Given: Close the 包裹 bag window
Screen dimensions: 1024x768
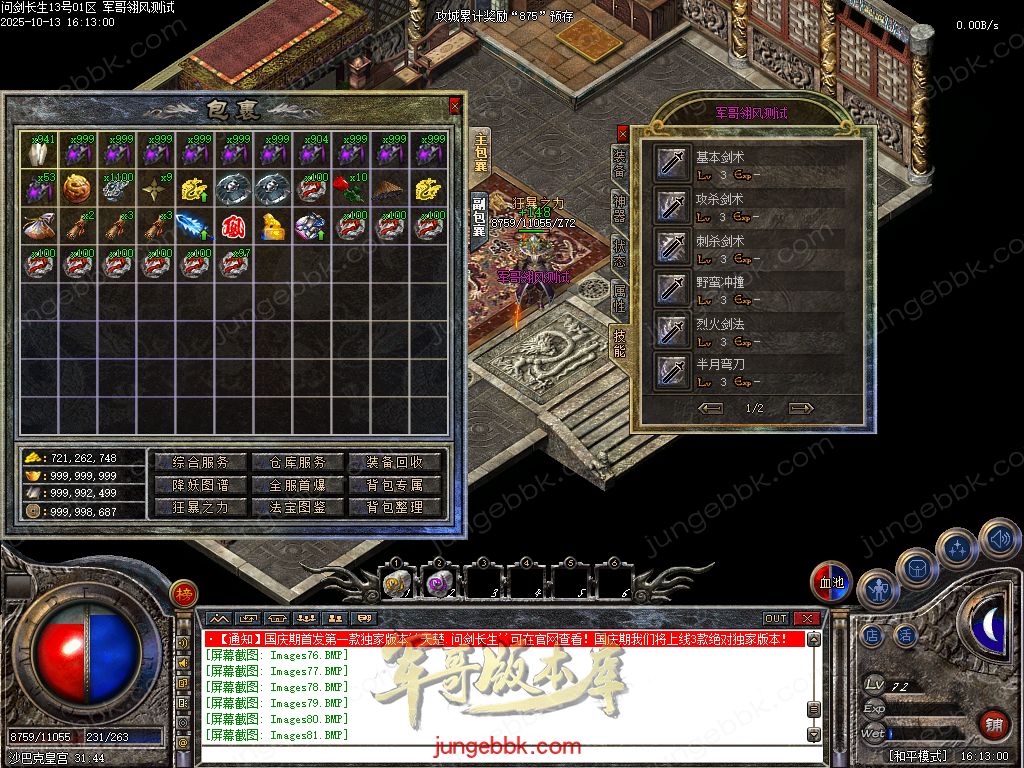Looking at the screenshot, I should (x=455, y=105).
